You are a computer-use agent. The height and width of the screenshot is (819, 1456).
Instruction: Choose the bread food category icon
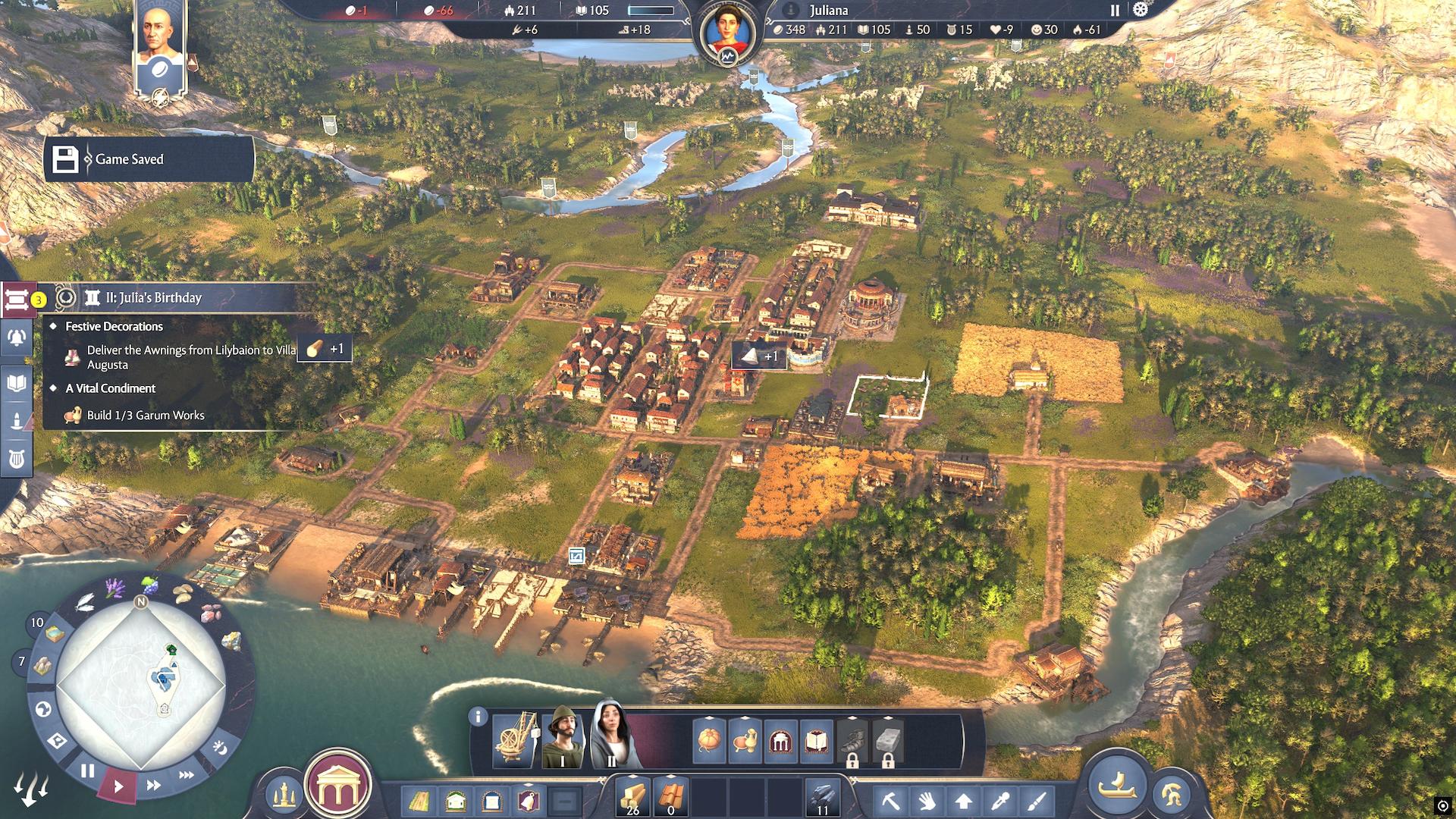[x=709, y=740]
